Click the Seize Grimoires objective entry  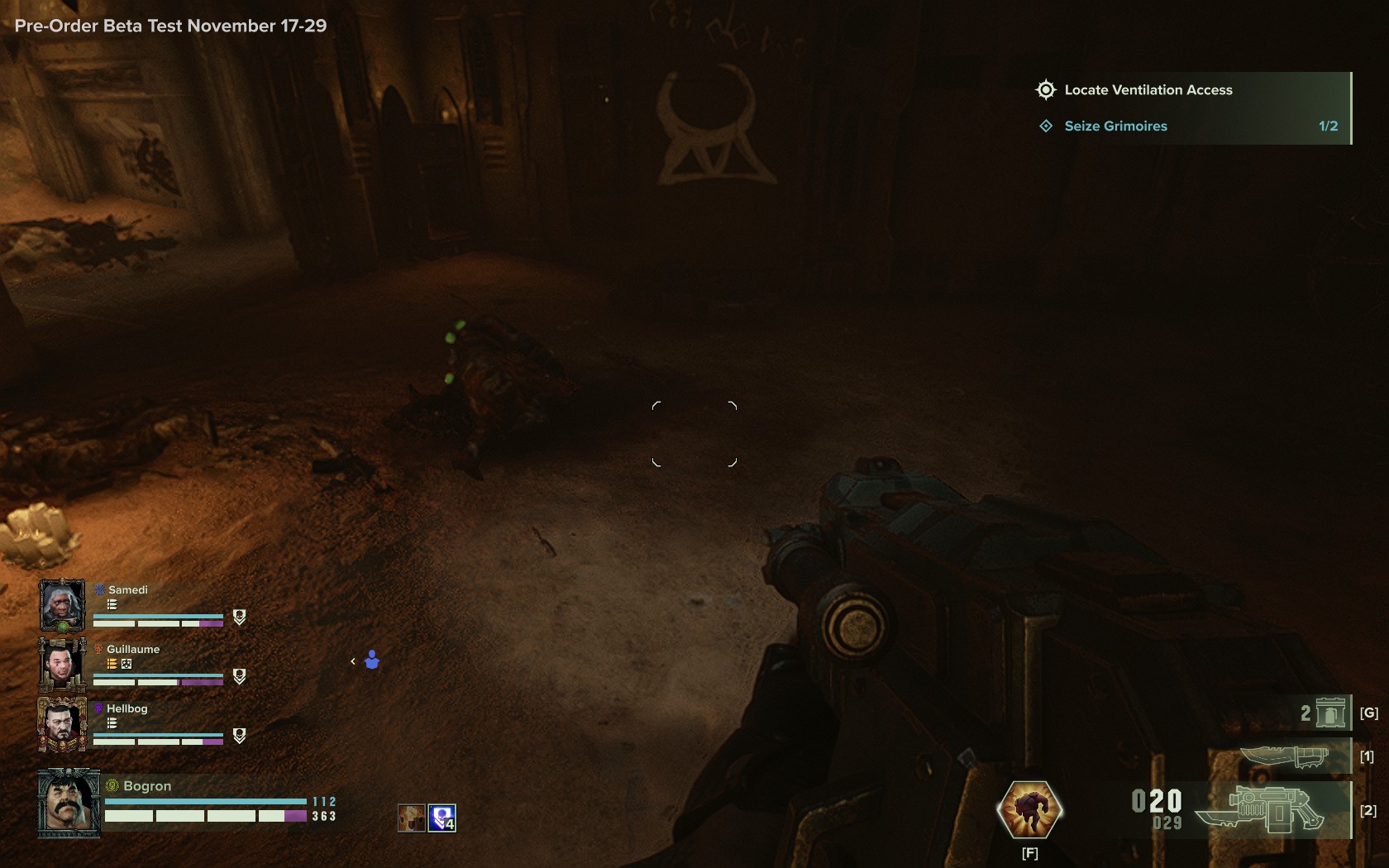click(1115, 126)
